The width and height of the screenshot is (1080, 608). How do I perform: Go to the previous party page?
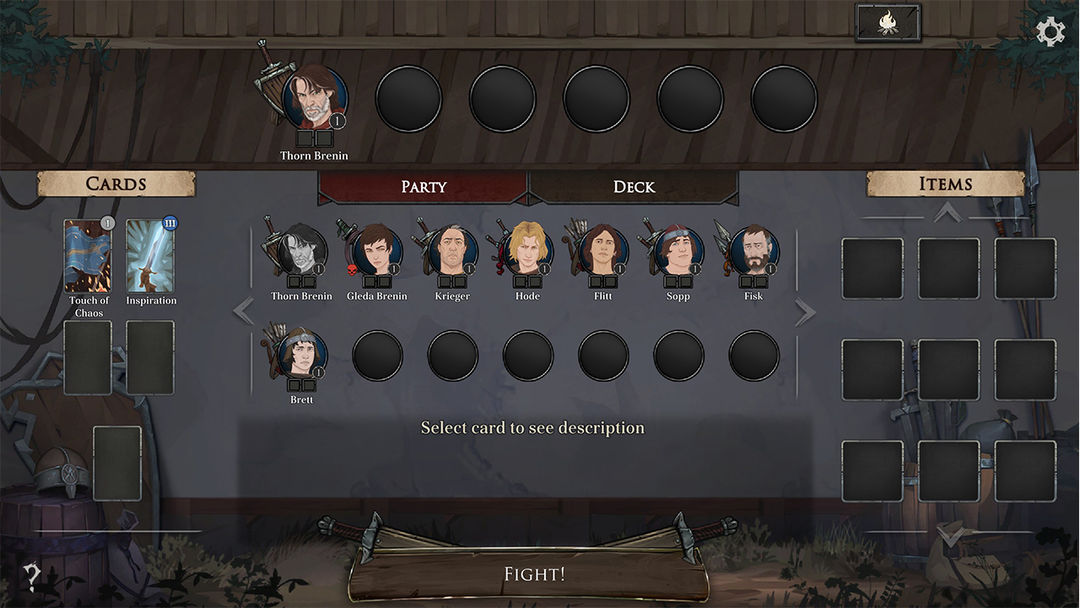[243, 312]
